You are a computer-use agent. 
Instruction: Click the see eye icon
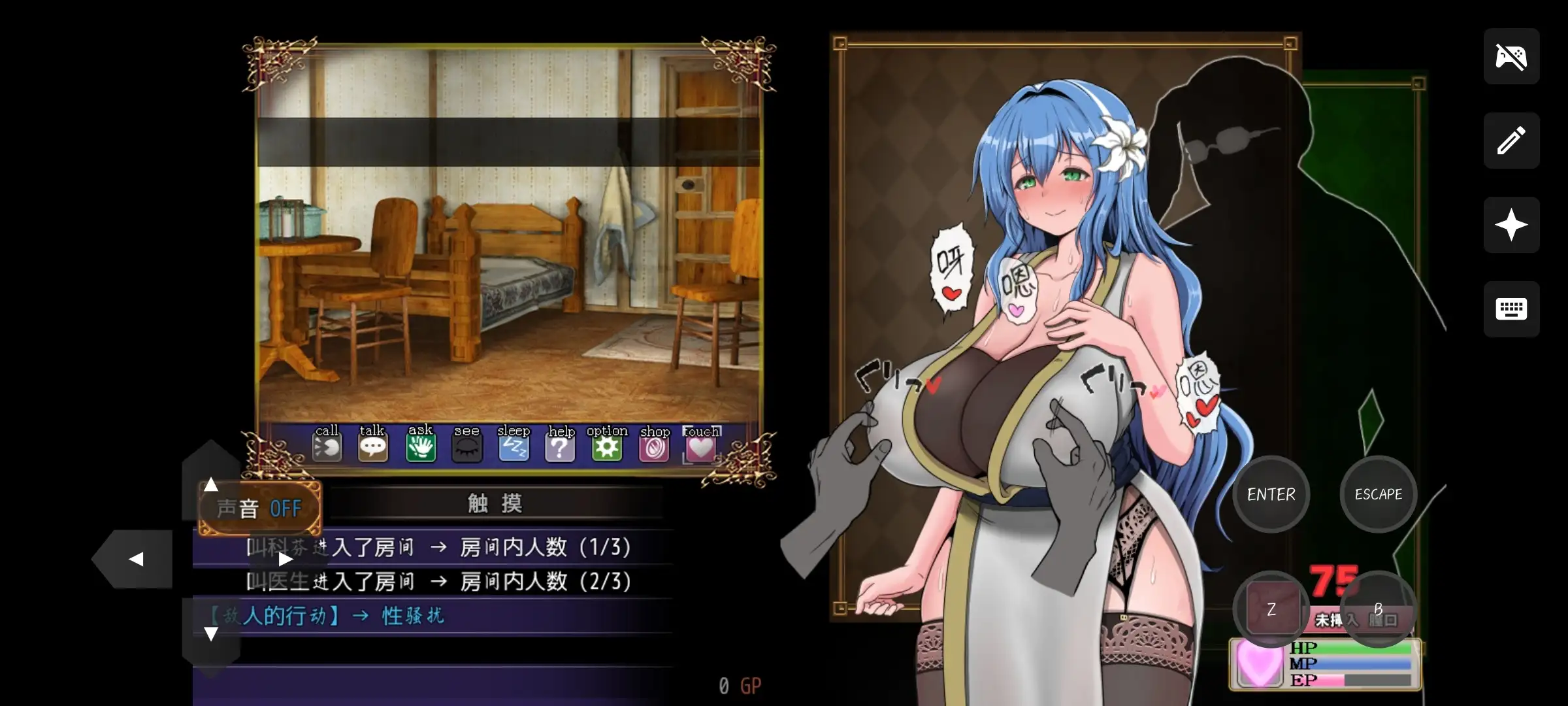467,447
